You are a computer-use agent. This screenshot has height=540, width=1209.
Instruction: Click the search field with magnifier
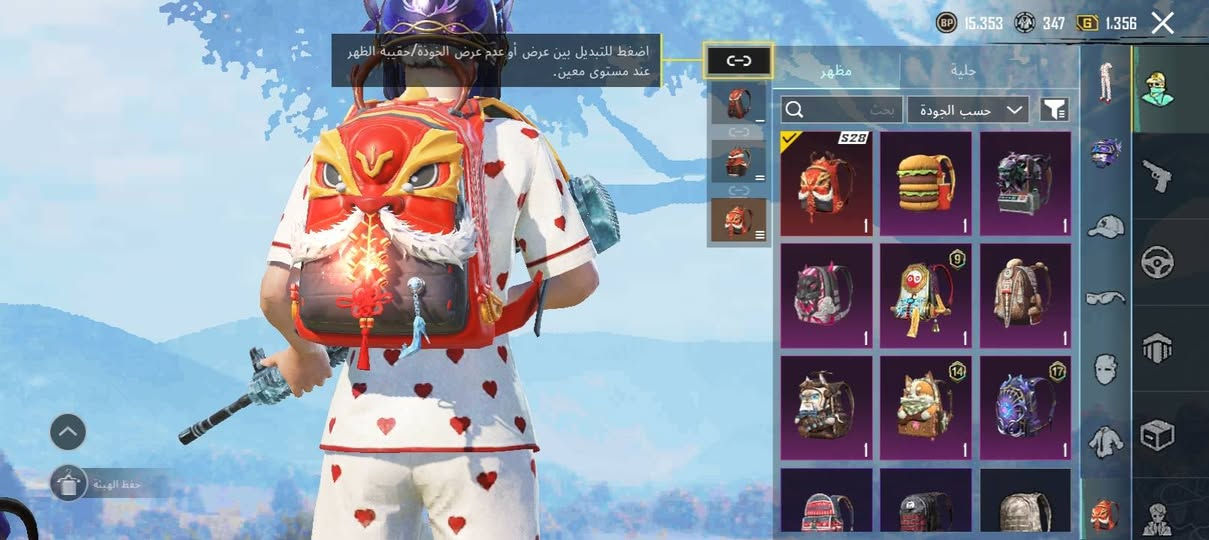click(x=841, y=109)
